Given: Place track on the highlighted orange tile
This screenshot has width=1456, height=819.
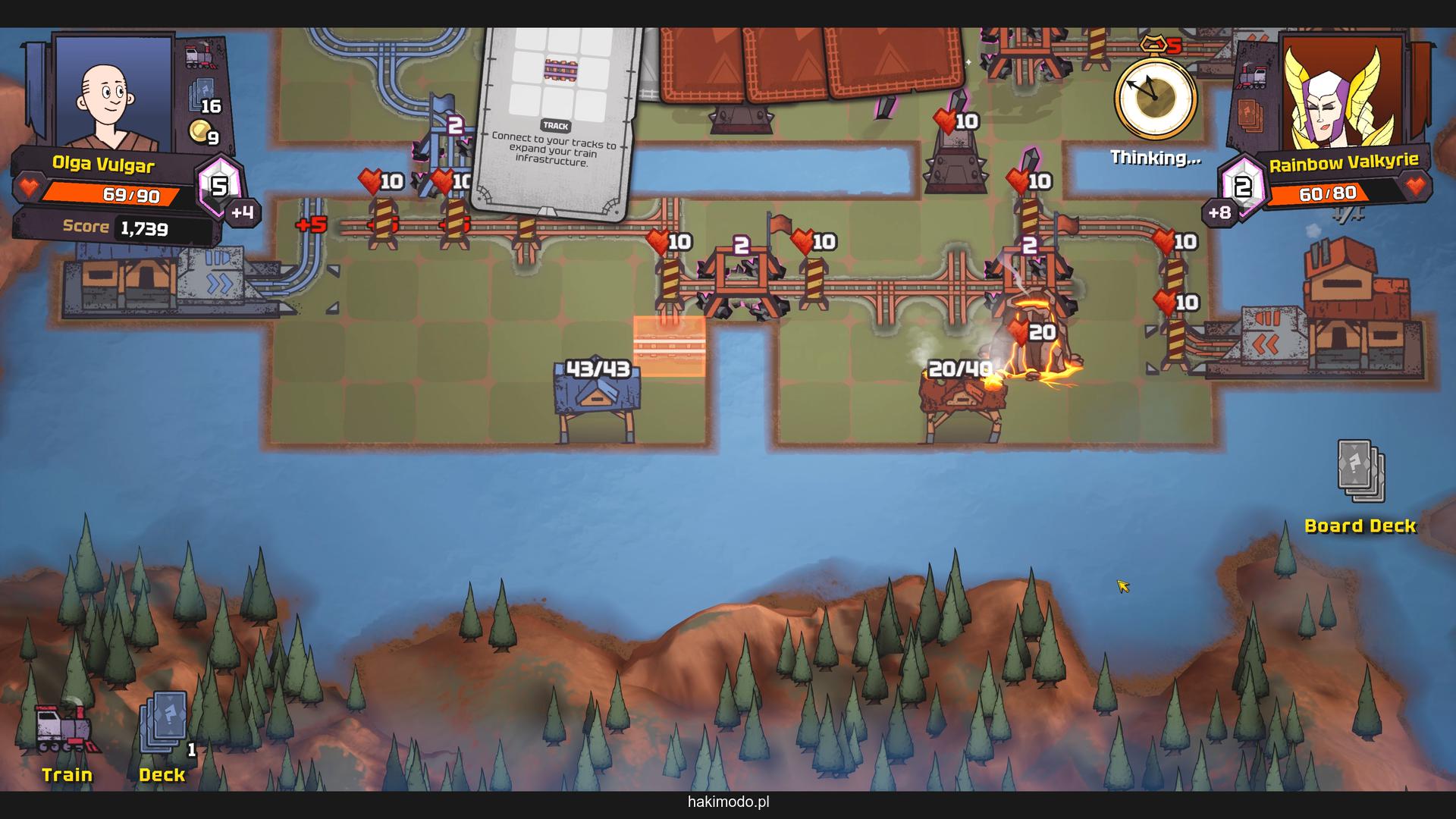Looking at the screenshot, I should point(669,347).
